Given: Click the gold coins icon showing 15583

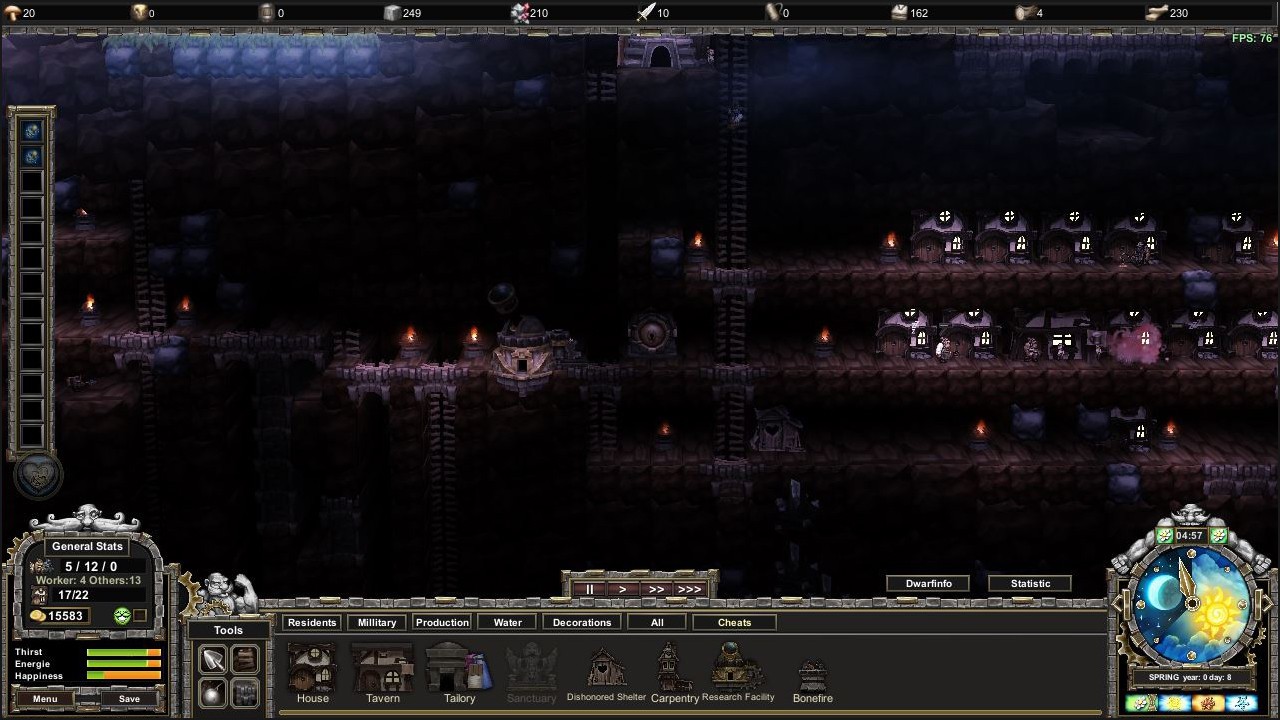Looking at the screenshot, I should coord(37,615).
